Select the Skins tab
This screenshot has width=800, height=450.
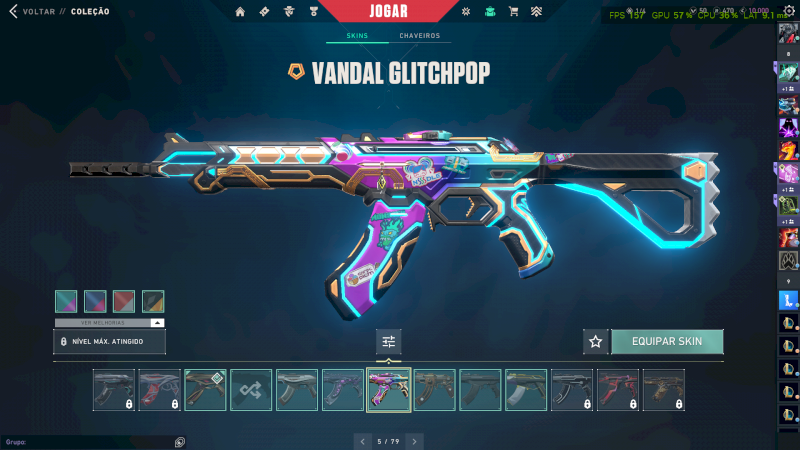point(356,36)
